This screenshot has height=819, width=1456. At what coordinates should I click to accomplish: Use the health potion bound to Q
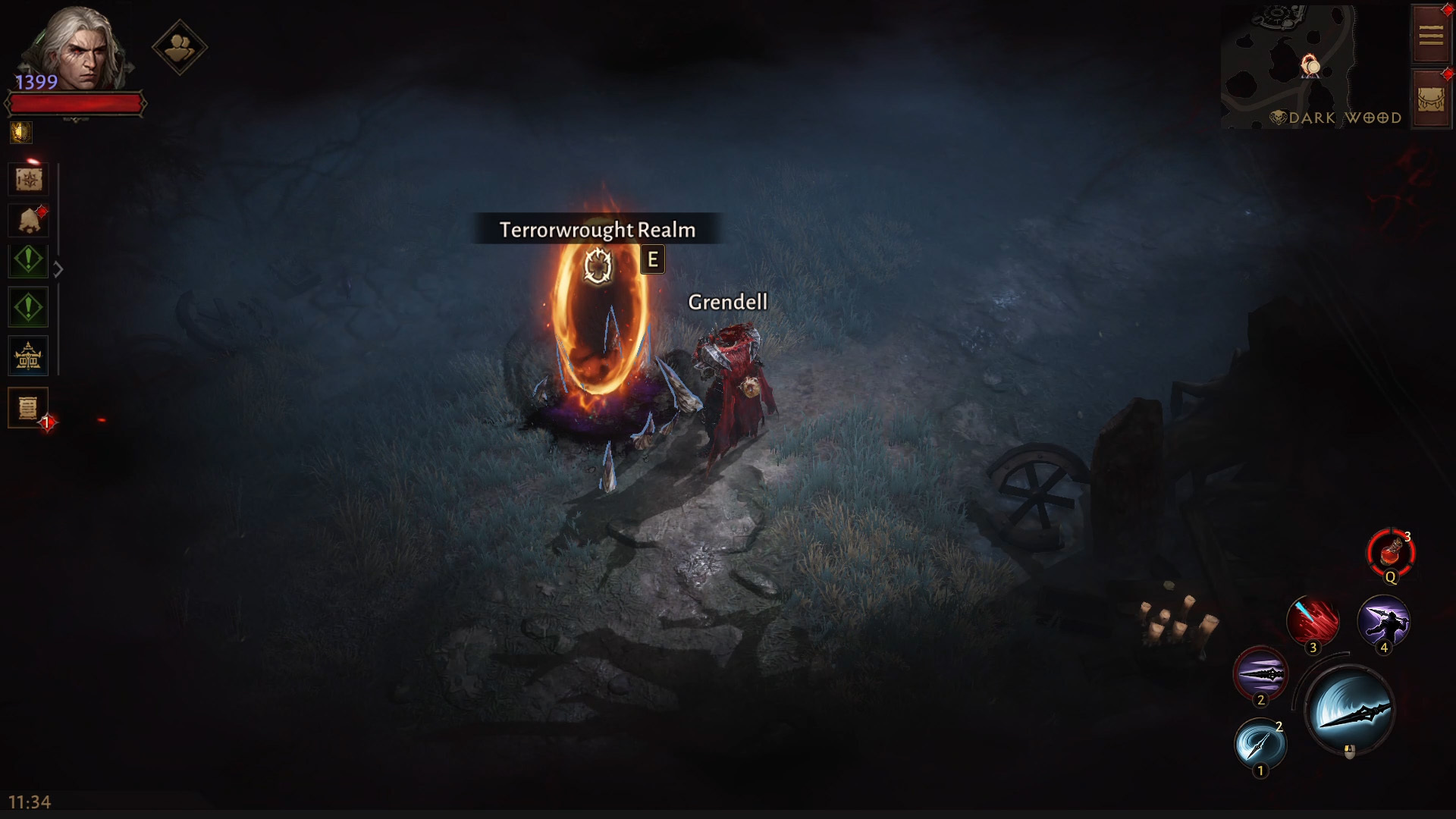1392,553
